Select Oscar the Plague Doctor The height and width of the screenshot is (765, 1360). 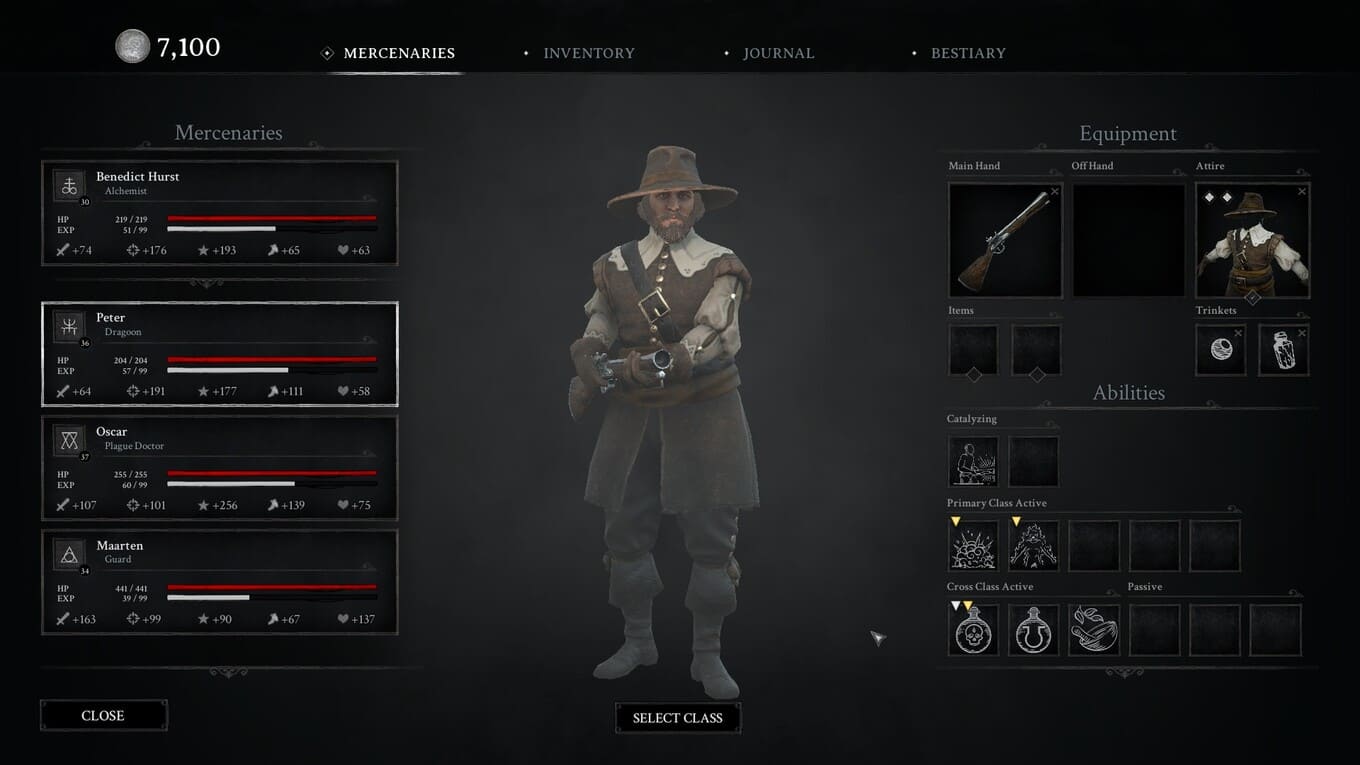[219, 468]
